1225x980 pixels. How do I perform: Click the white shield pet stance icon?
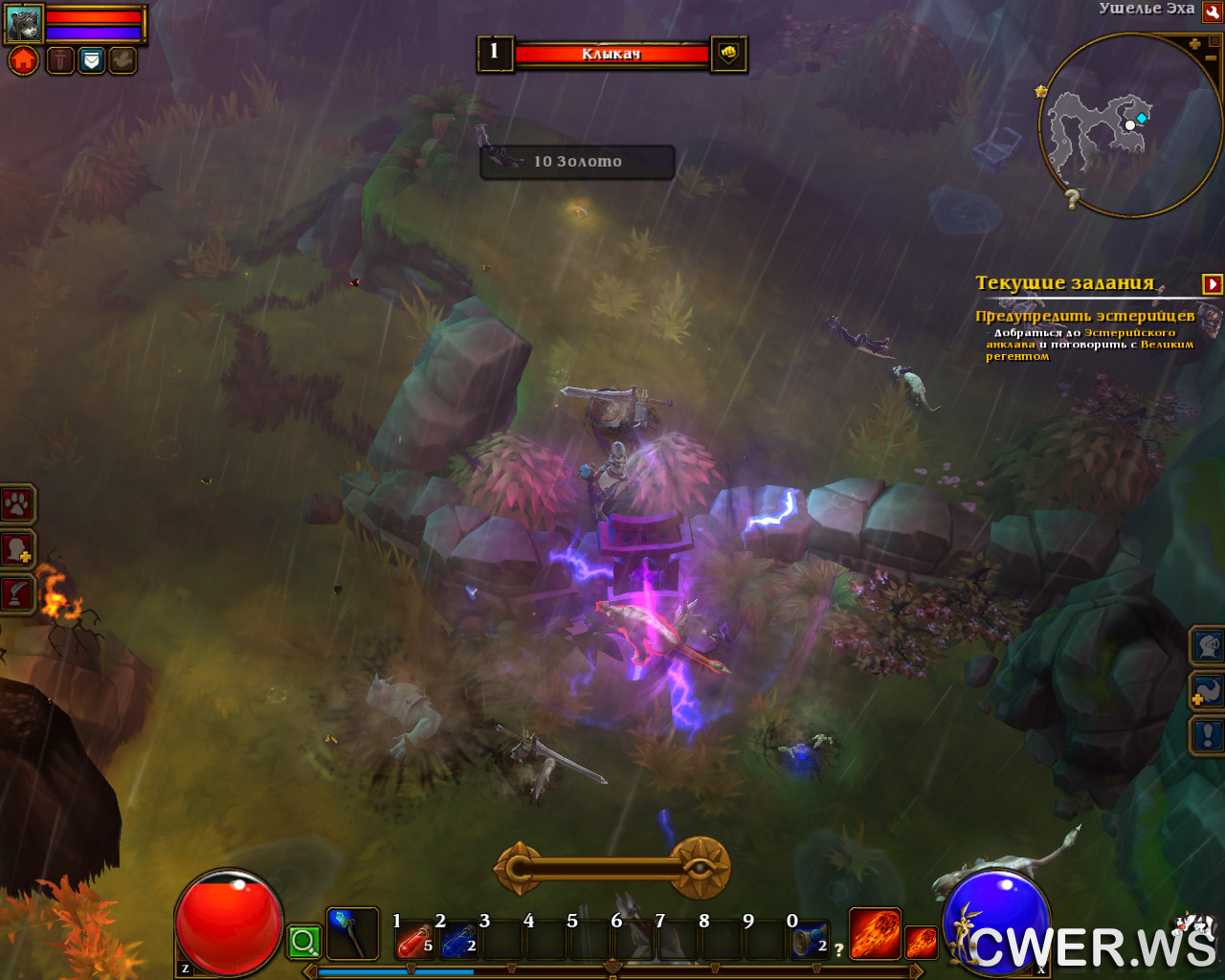point(91,61)
